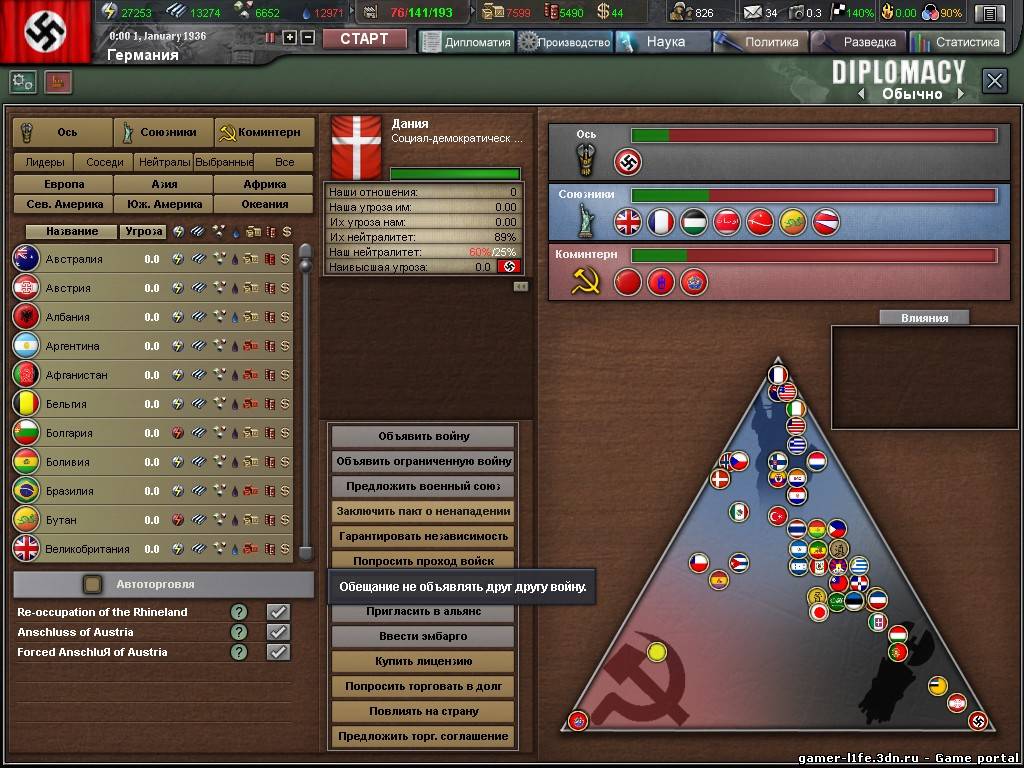Screen dimensions: 1024x768
Task: Declare war with Объявить войну
Action: click(x=424, y=436)
